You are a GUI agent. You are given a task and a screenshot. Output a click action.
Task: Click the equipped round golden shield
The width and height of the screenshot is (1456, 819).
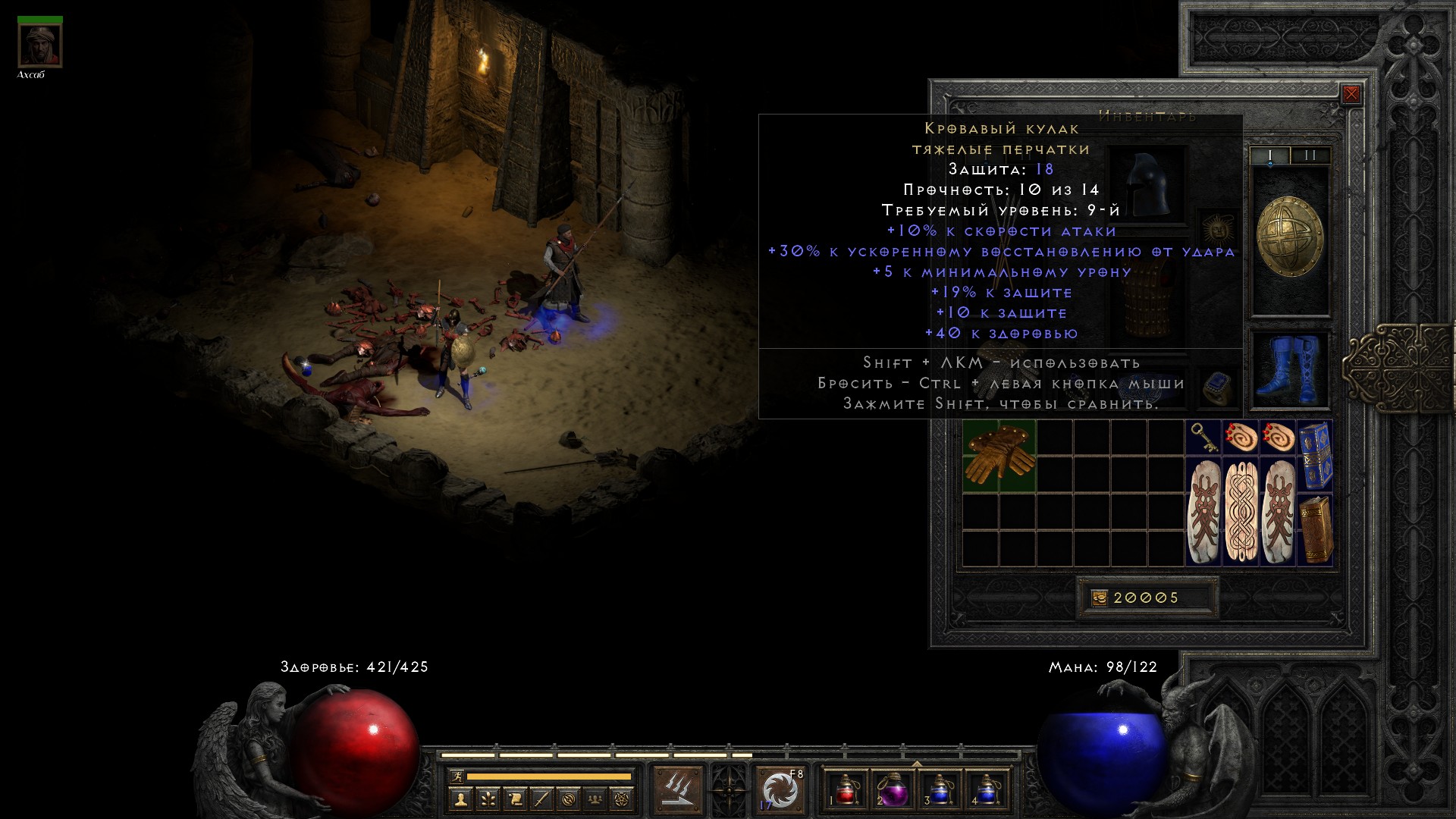(x=1289, y=239)
